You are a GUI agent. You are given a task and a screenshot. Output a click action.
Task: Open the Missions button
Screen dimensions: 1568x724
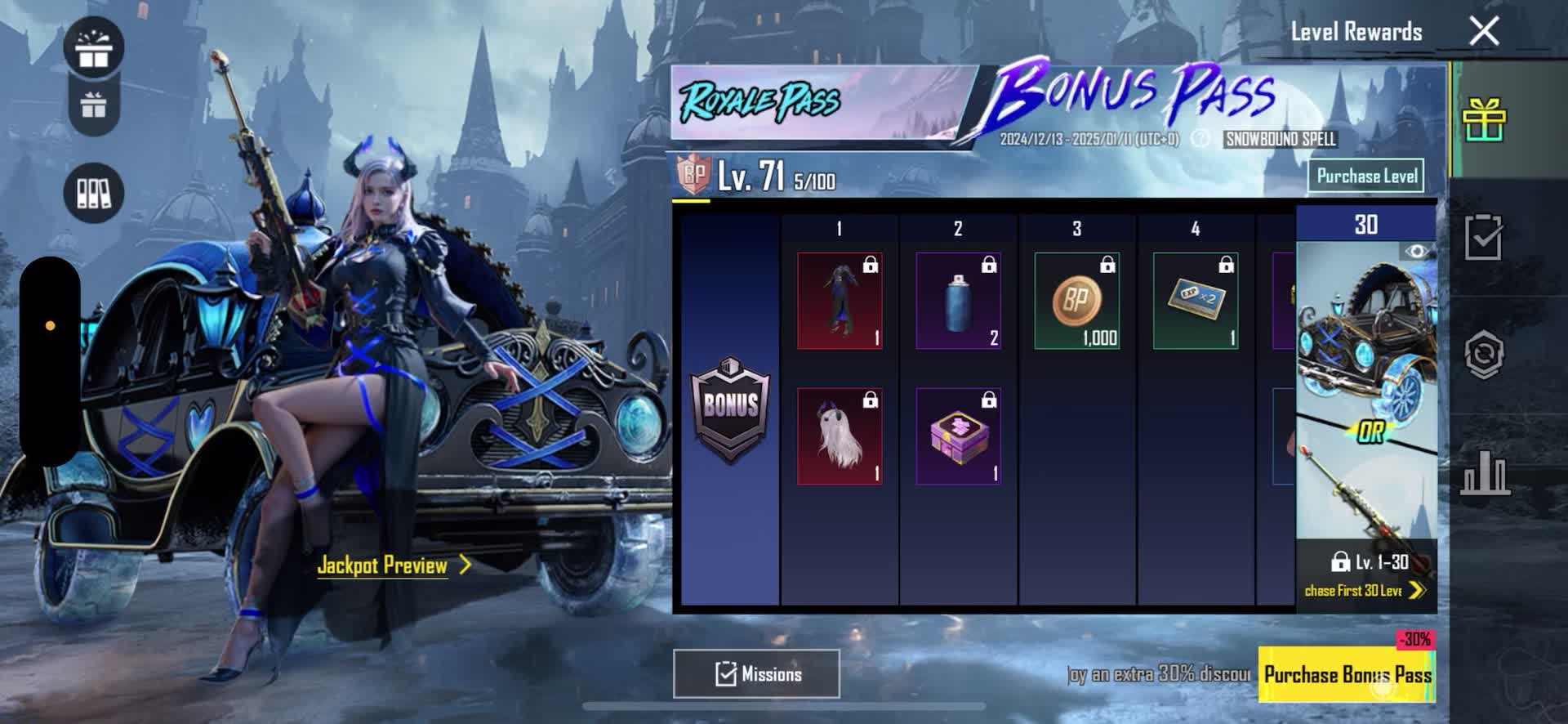click(756, 674)
